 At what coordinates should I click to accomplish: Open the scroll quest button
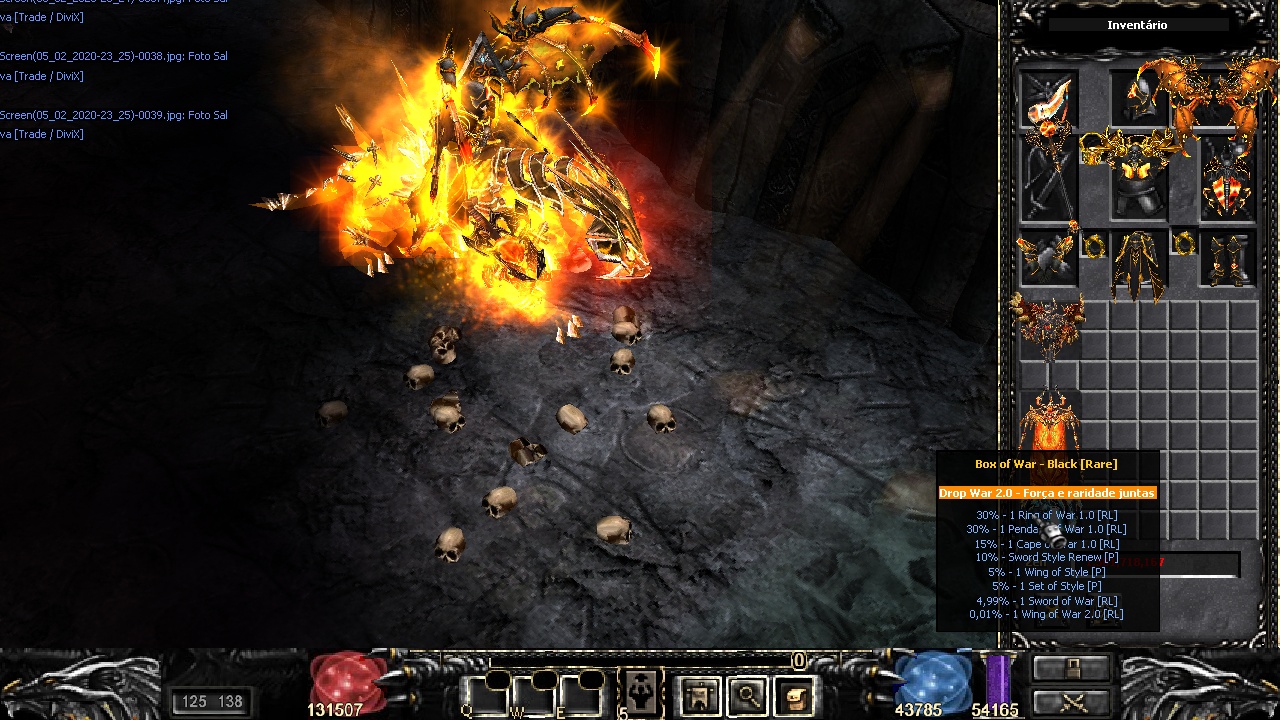794,695
